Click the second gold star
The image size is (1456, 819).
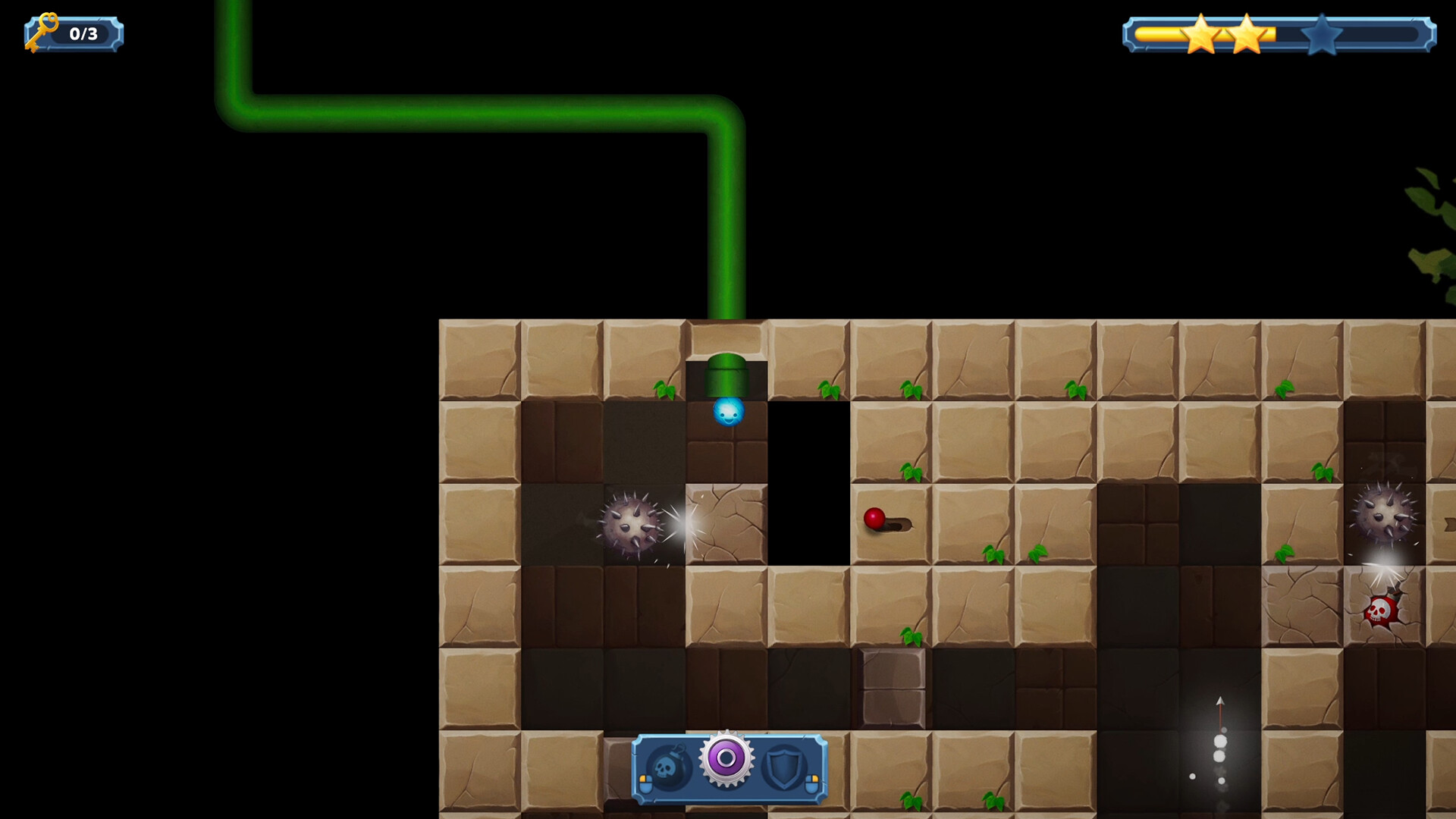point(1247,34)
